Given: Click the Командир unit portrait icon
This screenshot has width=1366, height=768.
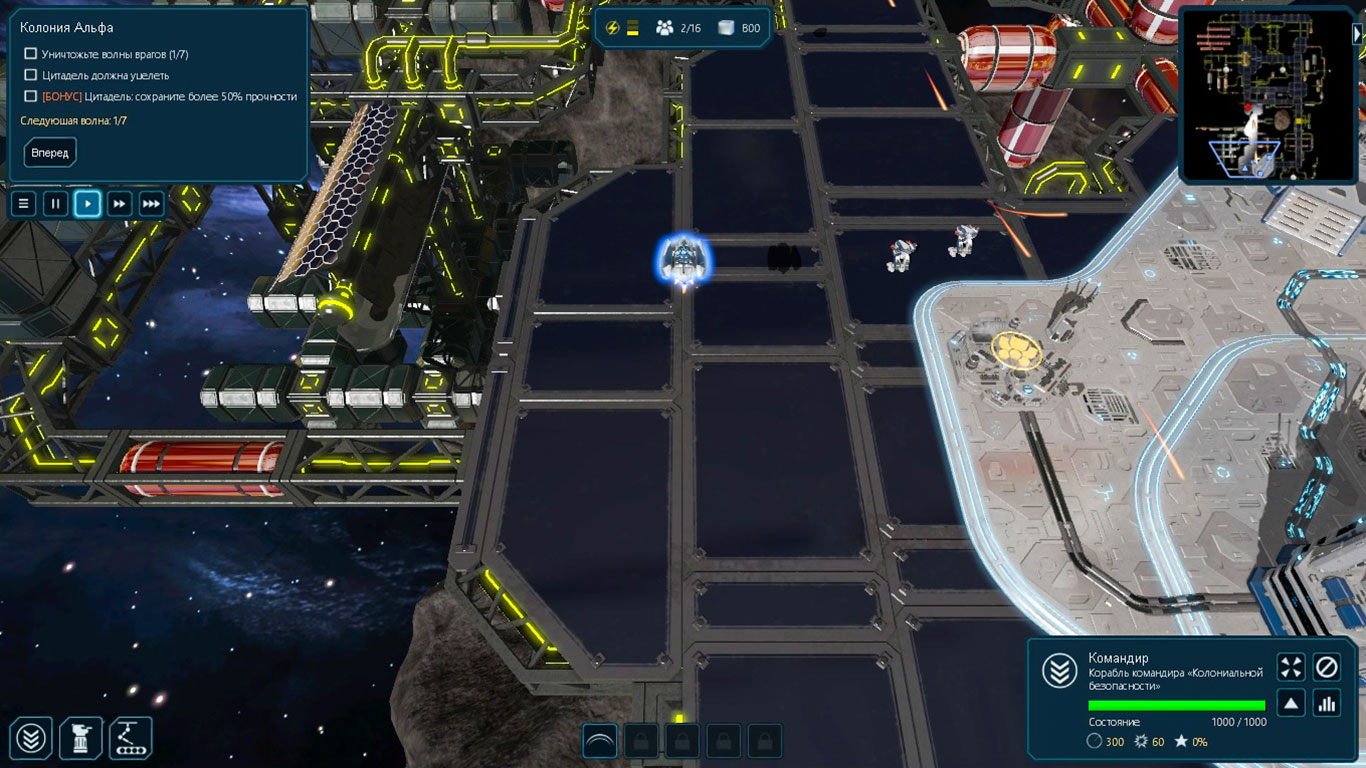Looking at the screenshot, I should point(1059,671).
